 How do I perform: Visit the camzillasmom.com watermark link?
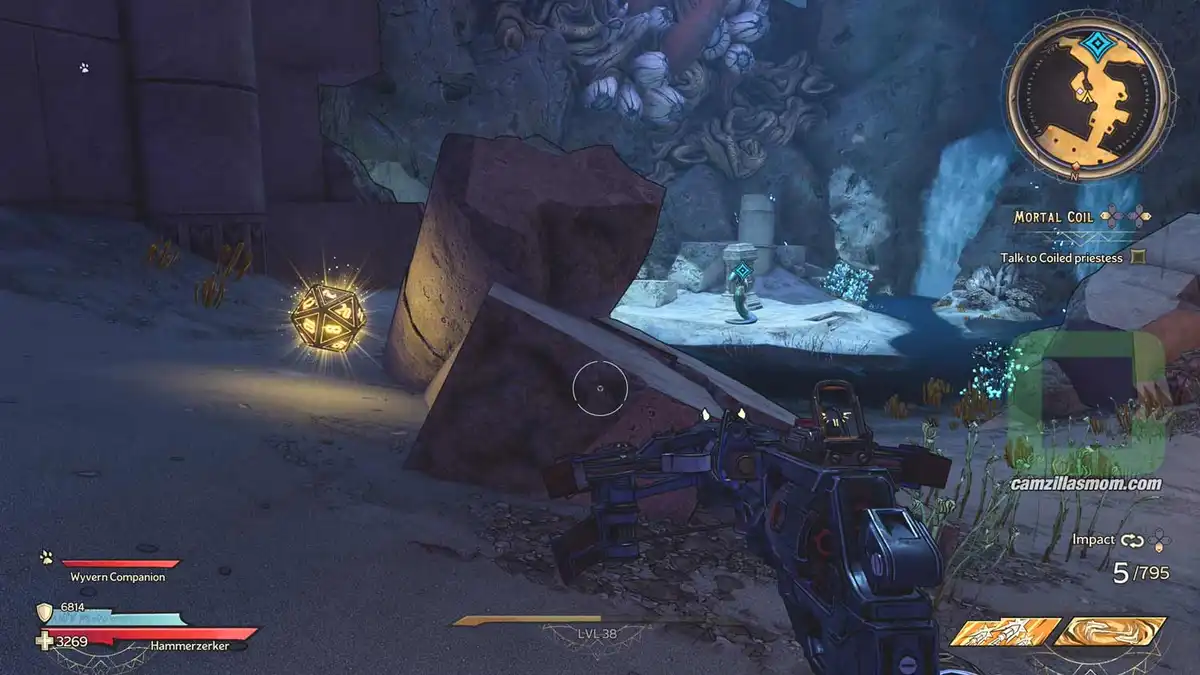[1085, 484]
